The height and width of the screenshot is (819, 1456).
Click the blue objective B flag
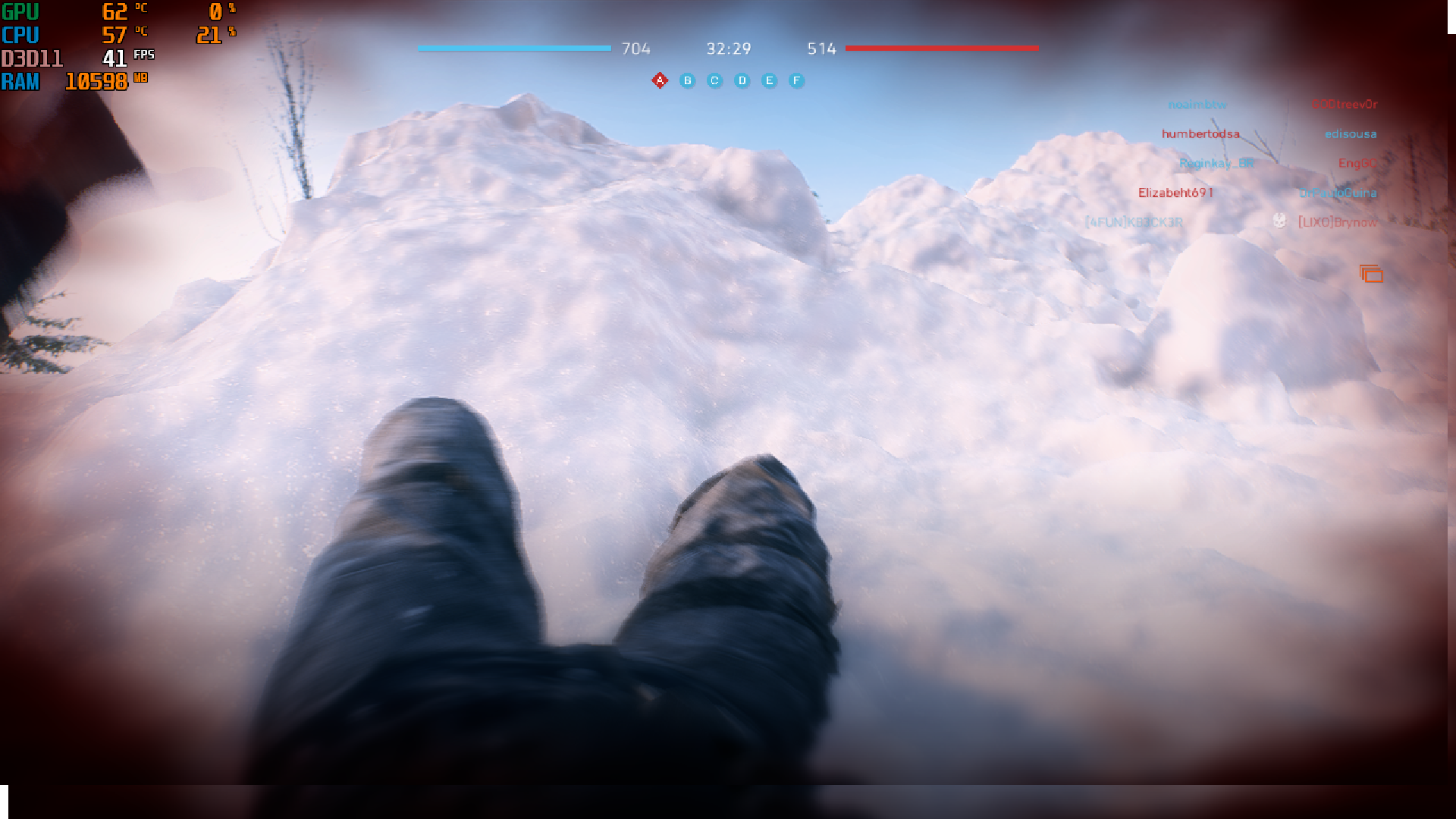point(688,80)
